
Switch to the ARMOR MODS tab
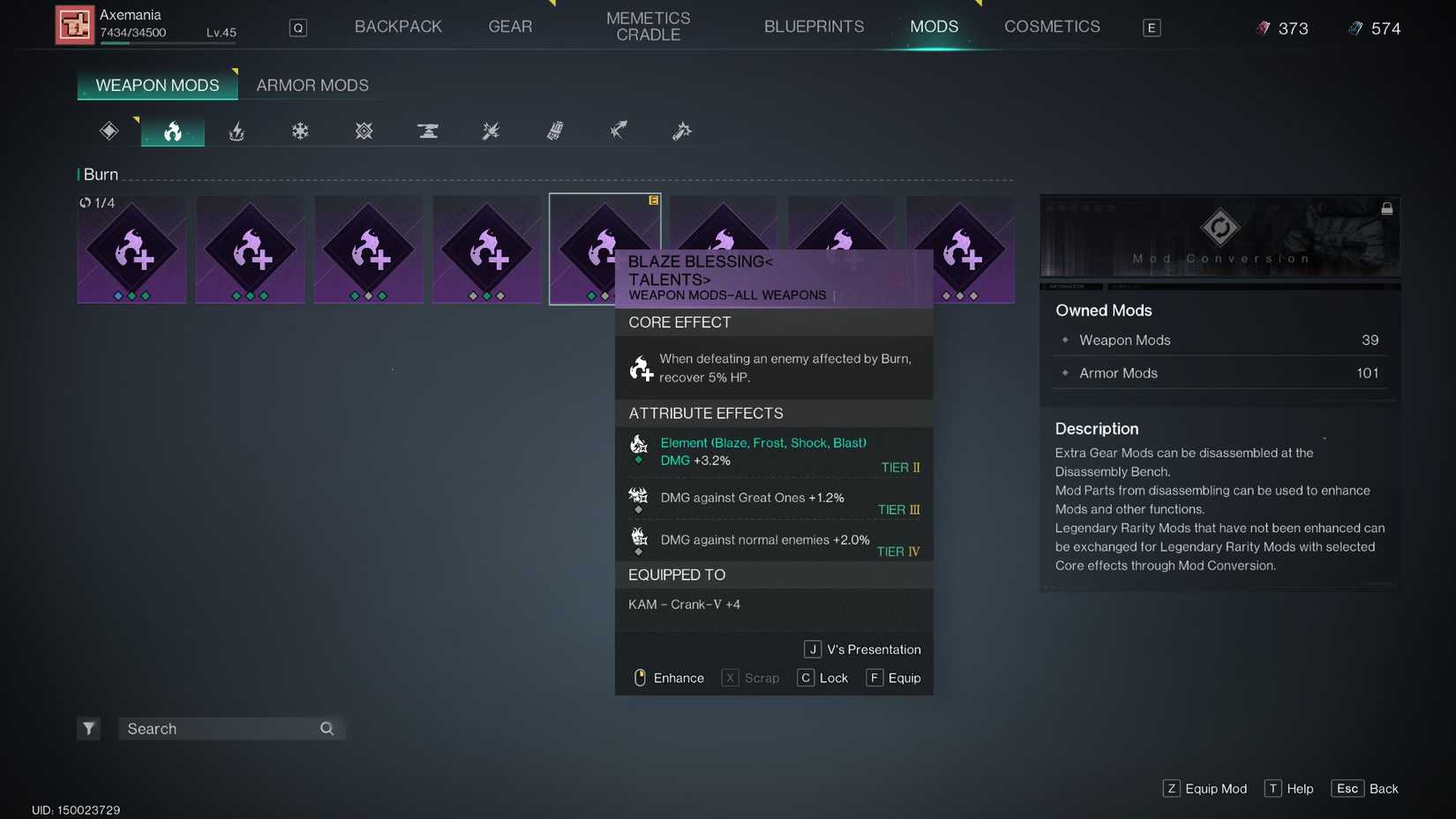[x=312, y=85]
